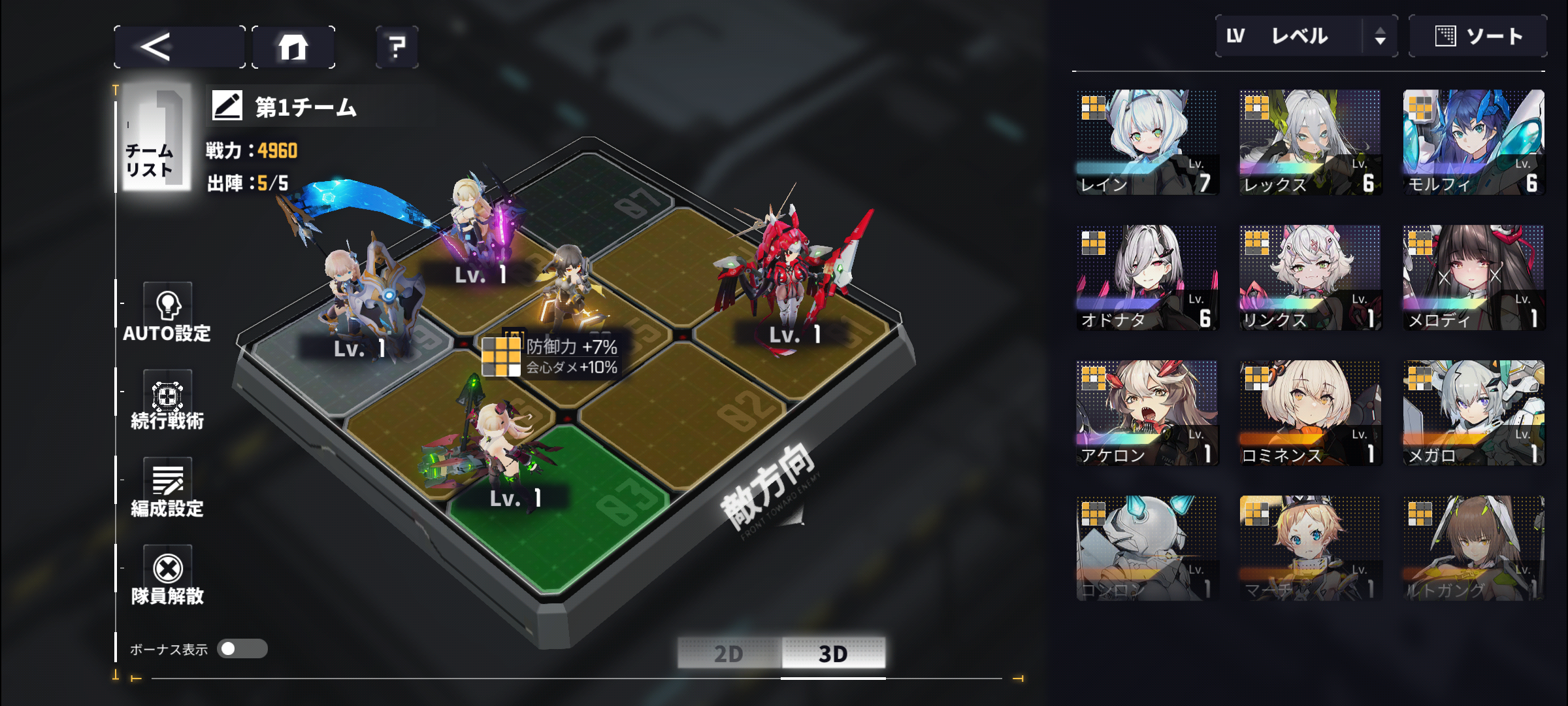Choose the アケロン character card

click(x=1147, y=413)
